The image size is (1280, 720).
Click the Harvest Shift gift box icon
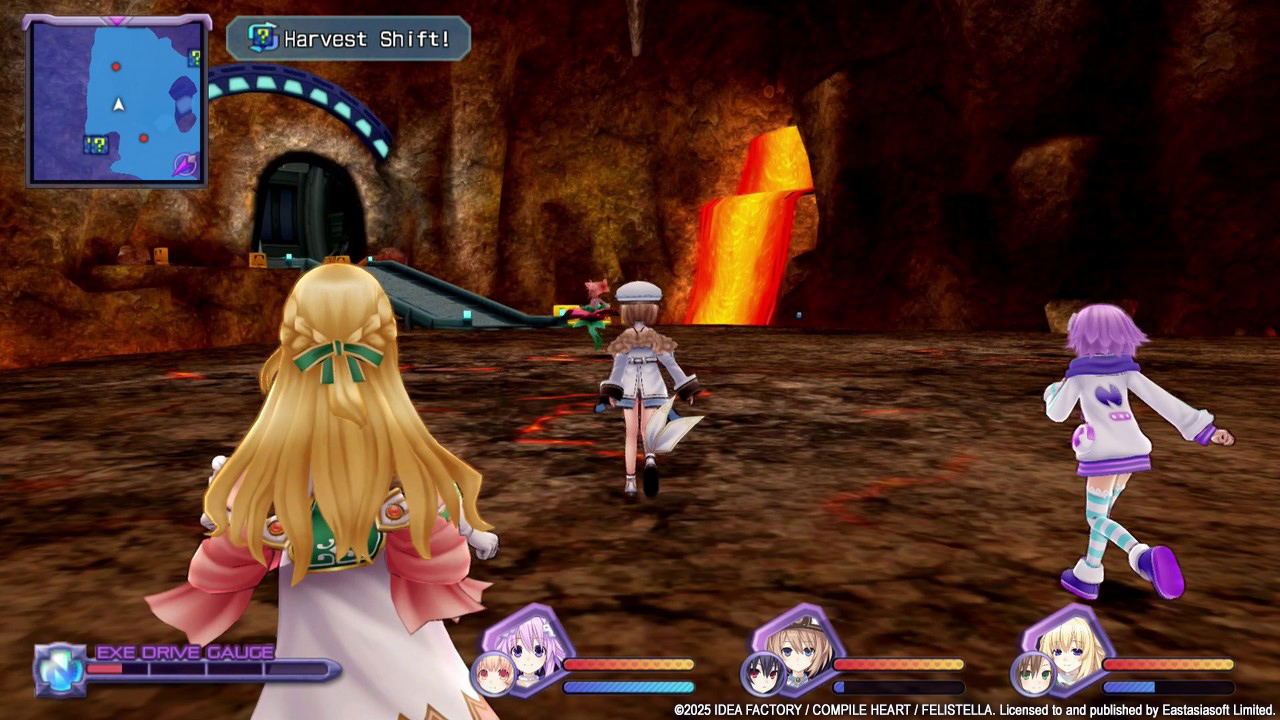(x=261, y=38)
